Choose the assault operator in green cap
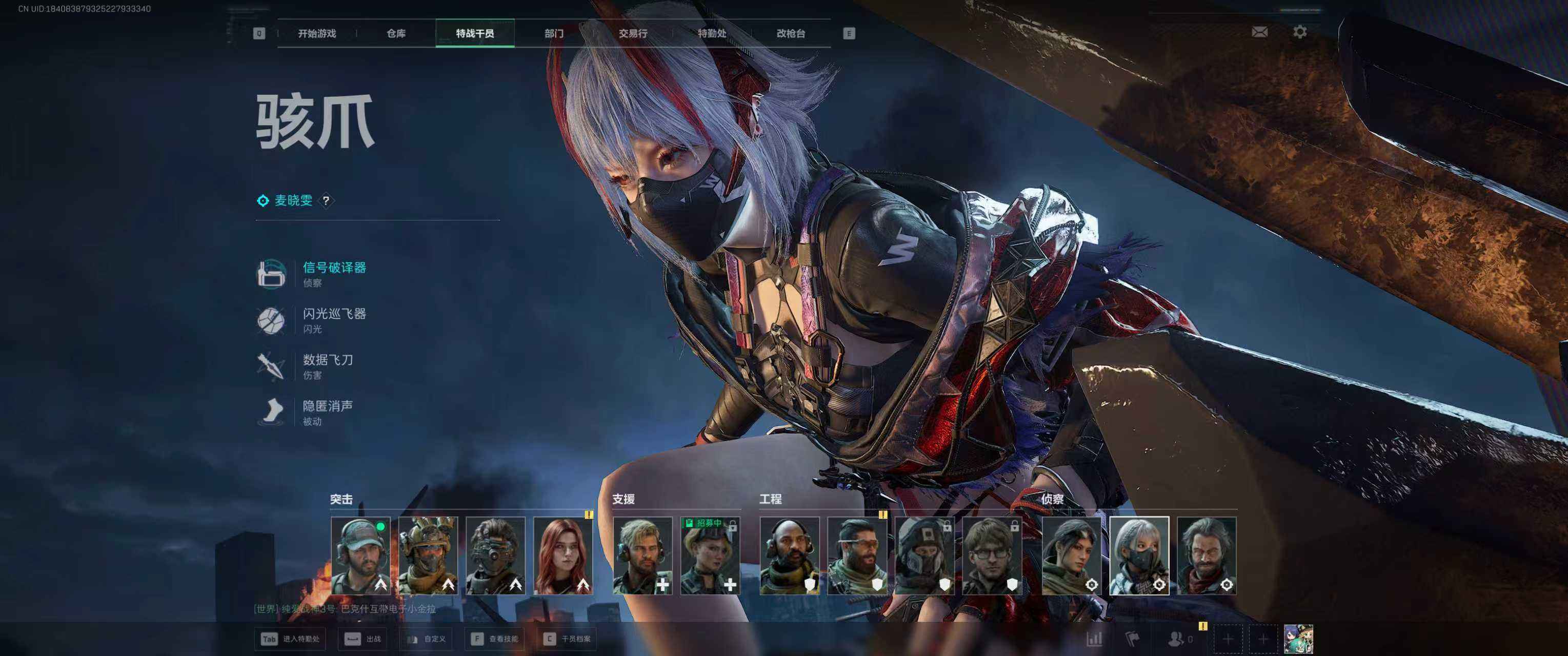 360,555
